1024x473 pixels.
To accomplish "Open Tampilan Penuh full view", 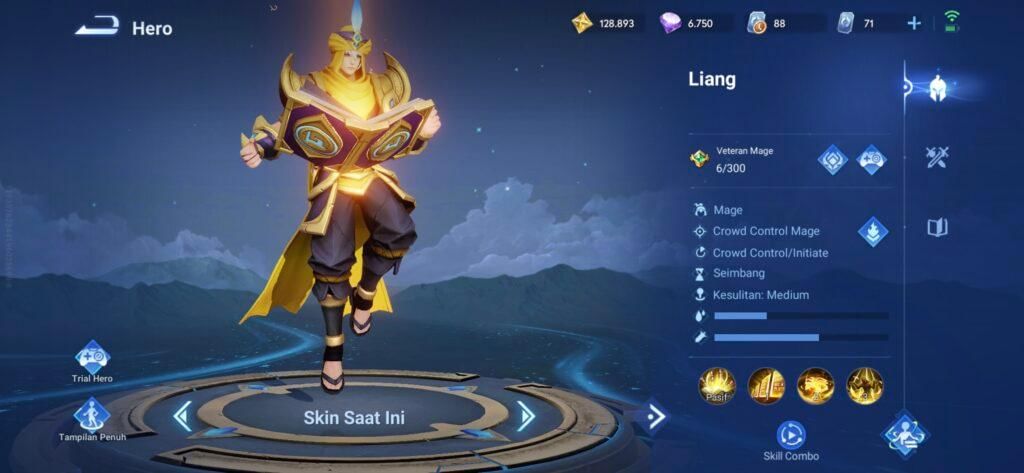I will tap(92, 415).
